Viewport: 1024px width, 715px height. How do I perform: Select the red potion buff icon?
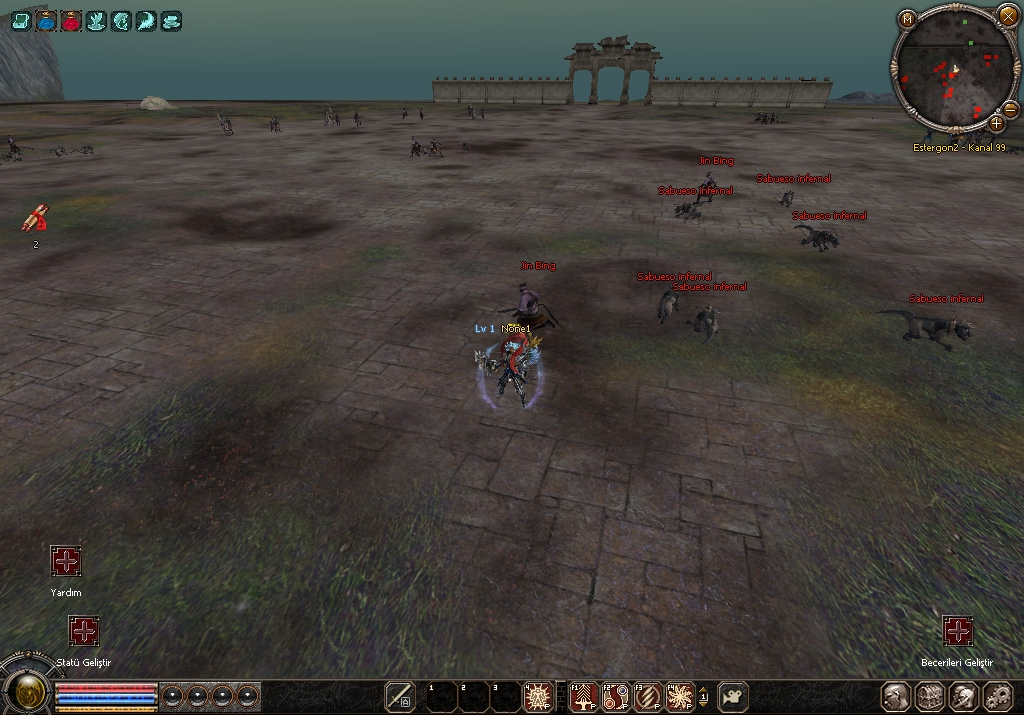click(x=71, y=20)
